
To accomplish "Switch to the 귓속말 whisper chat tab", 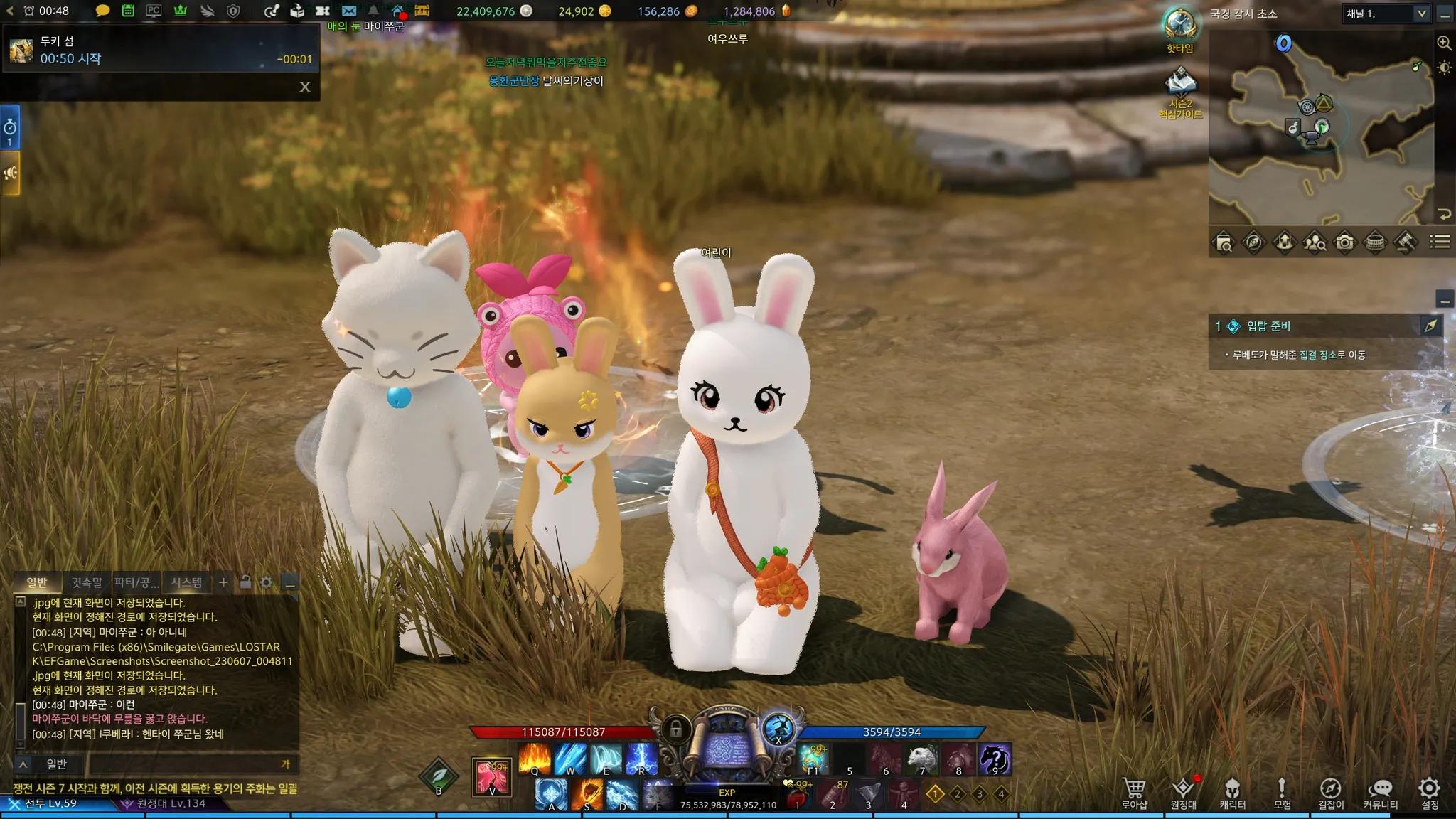I will pyautogui.click(x=87, y=582).
